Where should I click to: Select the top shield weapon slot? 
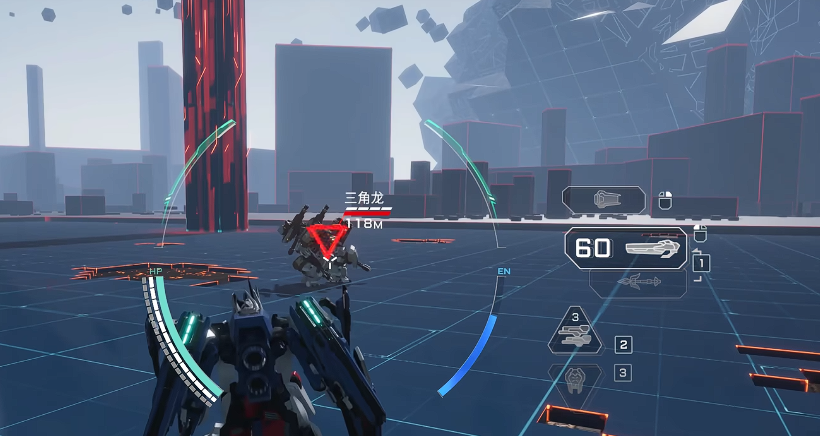pos(606,200)
